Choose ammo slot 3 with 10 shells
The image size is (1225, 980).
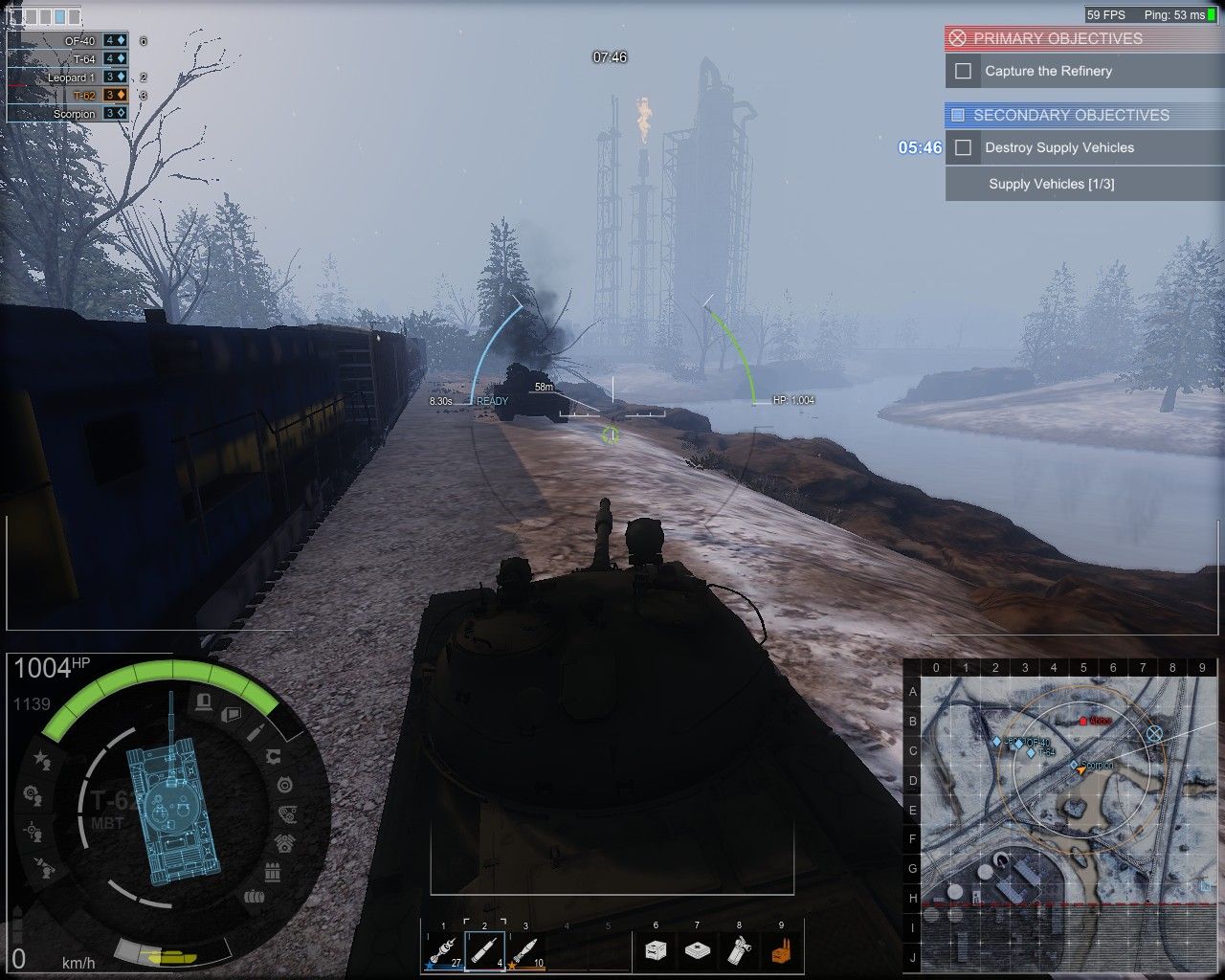(525, 950)
